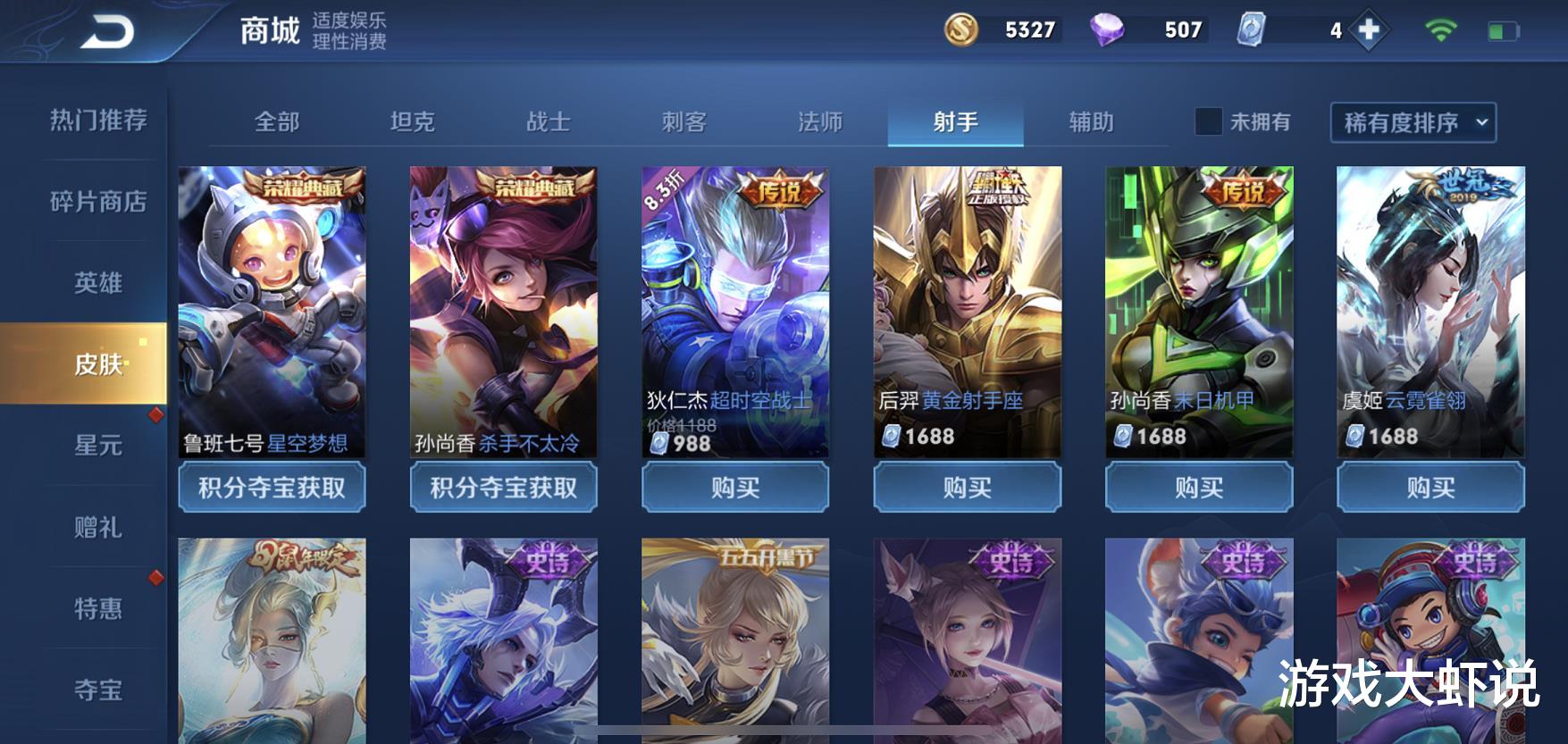The height and width of the screenshot is (744, 1568).
Task: Click the chevron arrow on the sort selector
Action: [1480, 124]
